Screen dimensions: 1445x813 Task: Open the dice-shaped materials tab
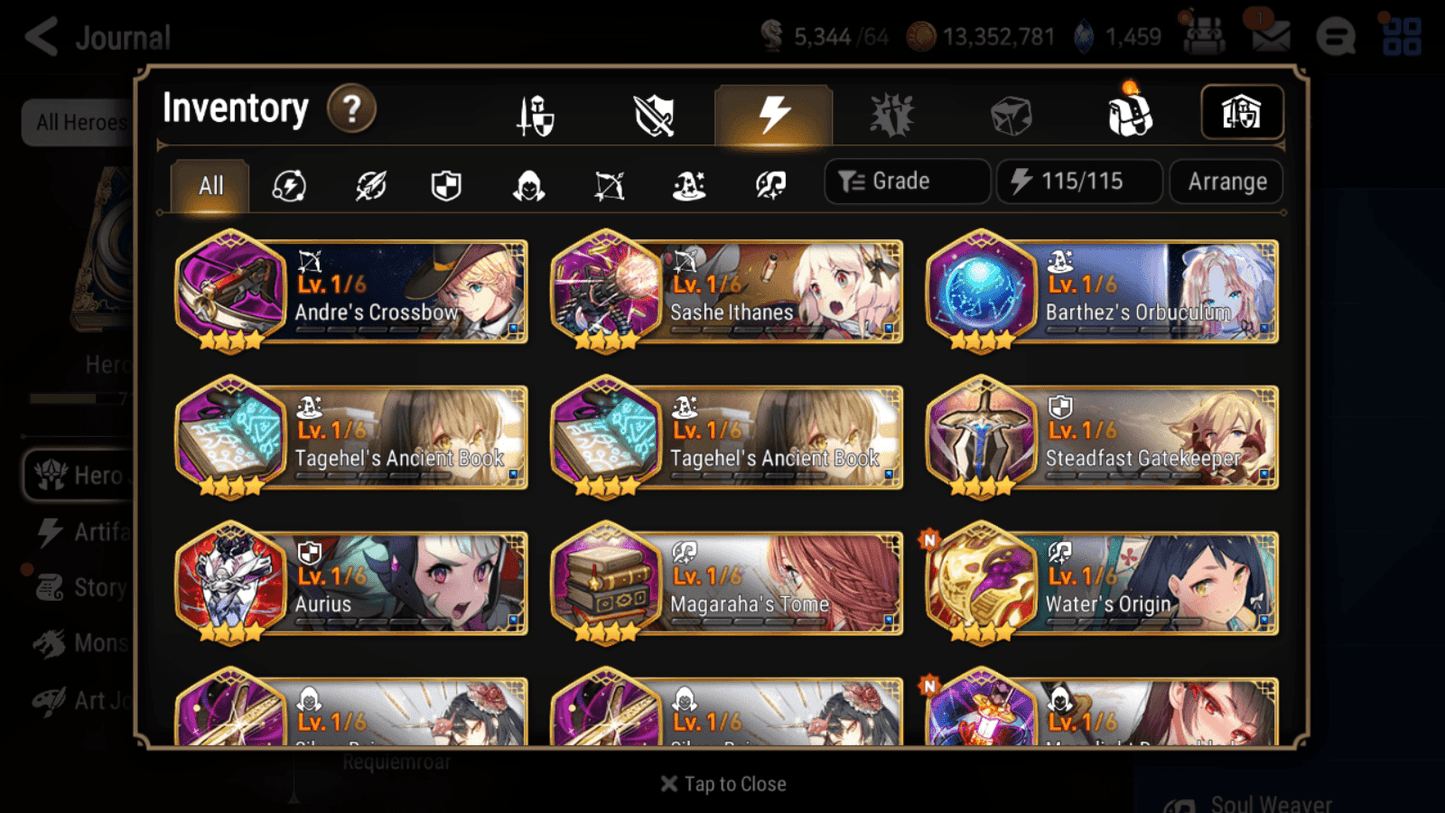tap(1011, 113)
